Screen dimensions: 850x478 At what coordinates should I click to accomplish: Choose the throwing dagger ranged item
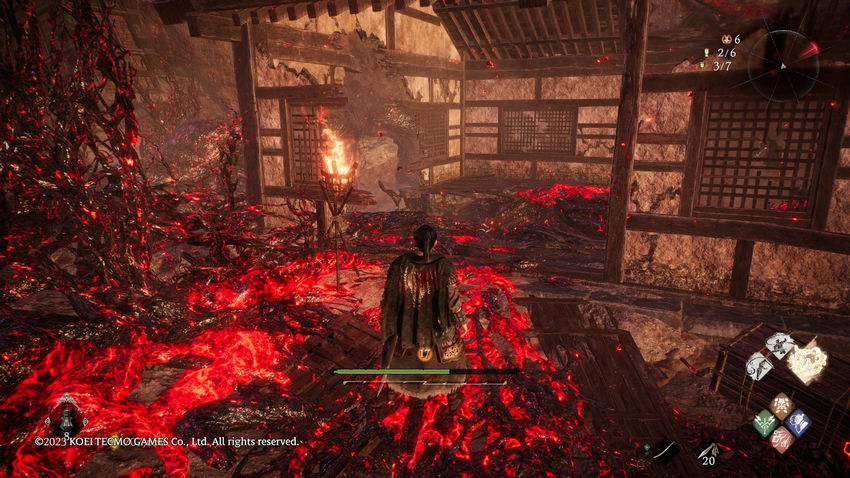tap(708, 451)
